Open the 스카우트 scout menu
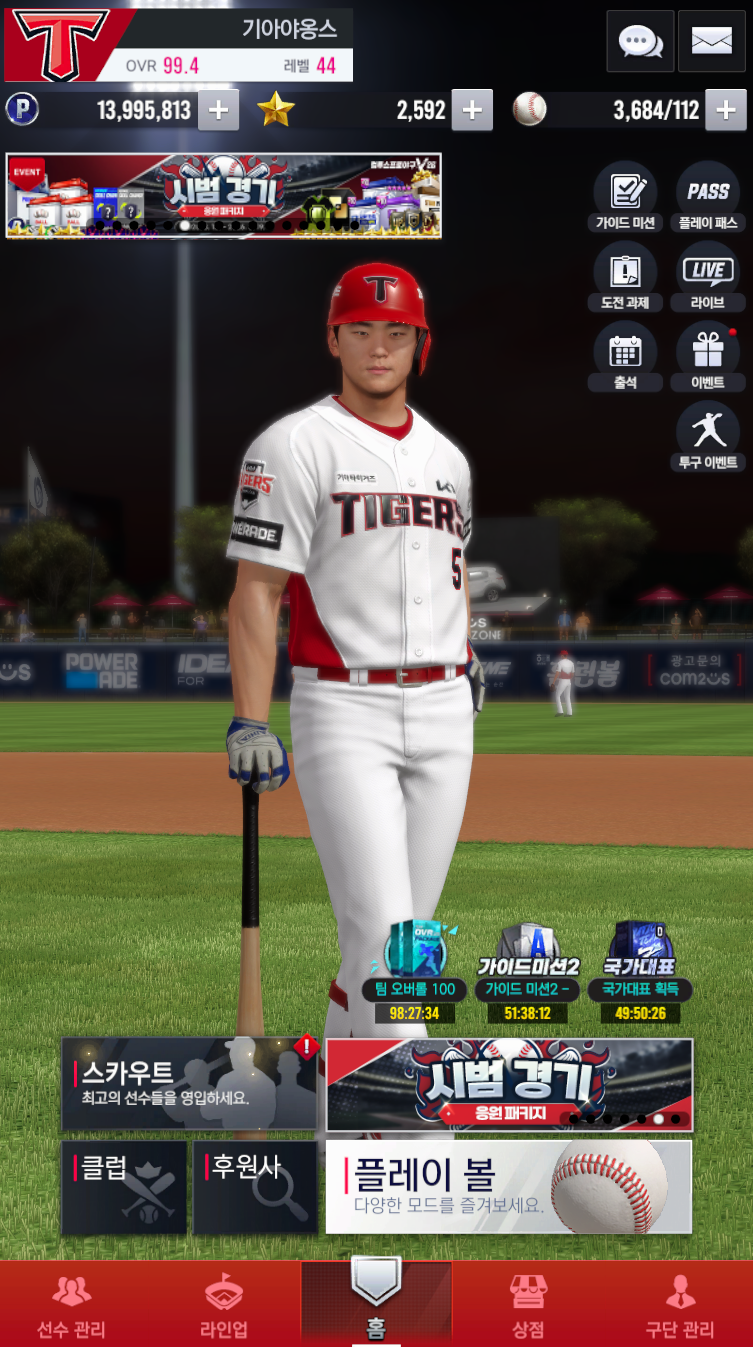Viewport: 753px width, 1347px height. pyautogui.click(x=189, y=1084)
